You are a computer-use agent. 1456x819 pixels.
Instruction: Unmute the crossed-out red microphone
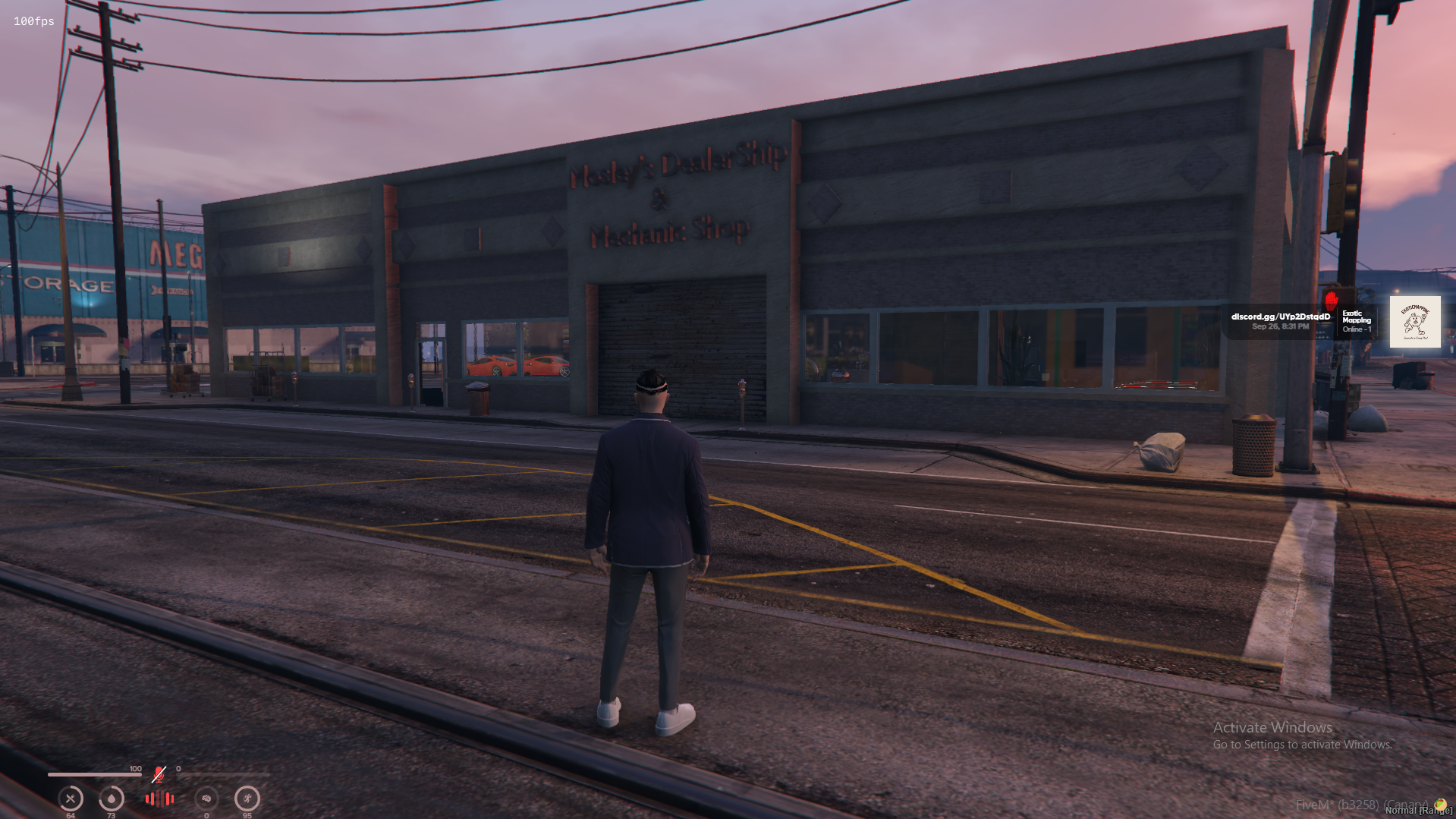pyautogui.click(x=159, y=774)
